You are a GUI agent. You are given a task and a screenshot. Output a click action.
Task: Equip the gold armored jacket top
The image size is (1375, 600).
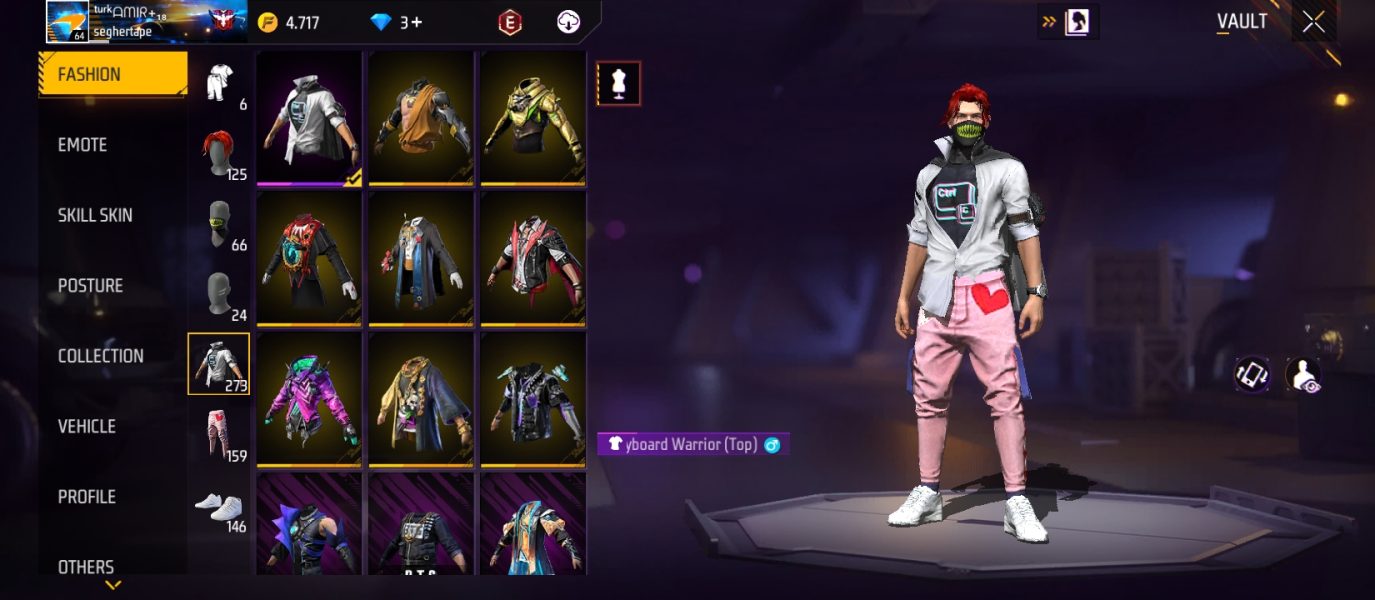(533, 118)
